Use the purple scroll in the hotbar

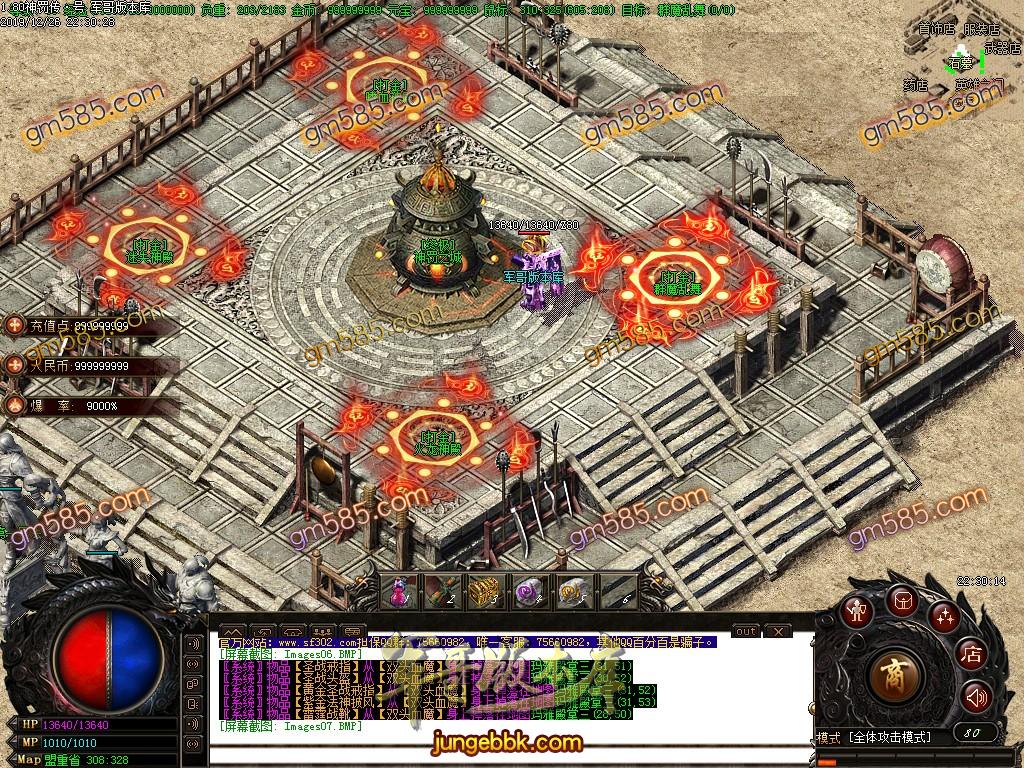[x=526, y=592]
